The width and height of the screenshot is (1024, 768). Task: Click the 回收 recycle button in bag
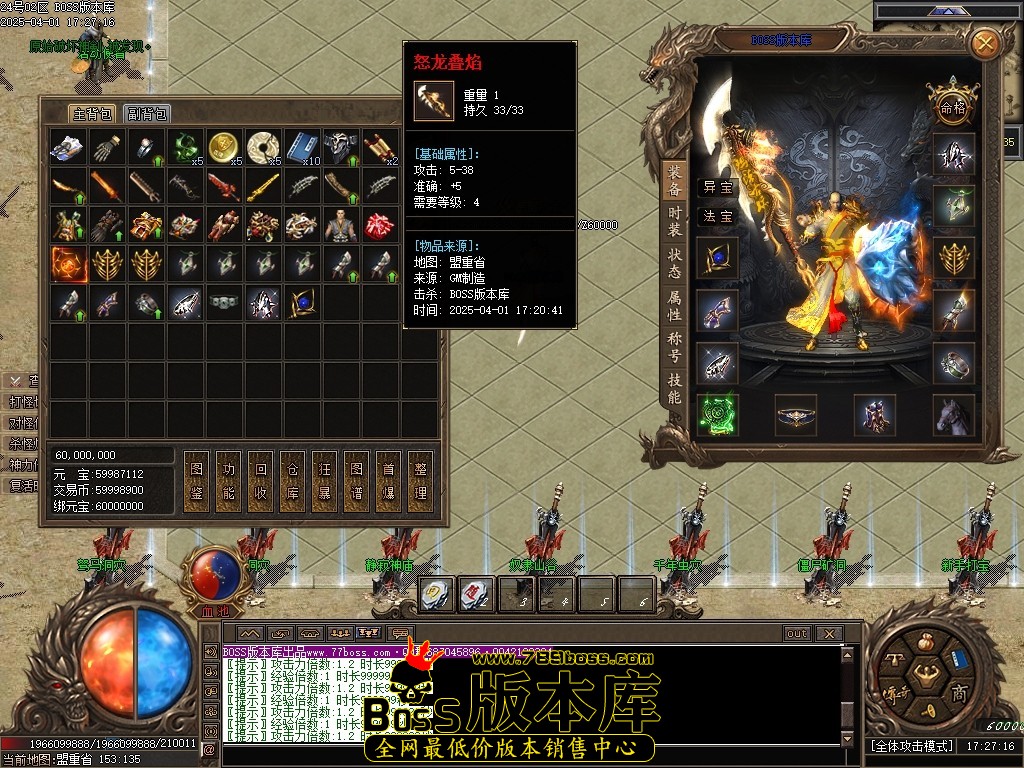click(x=260, y=480)
